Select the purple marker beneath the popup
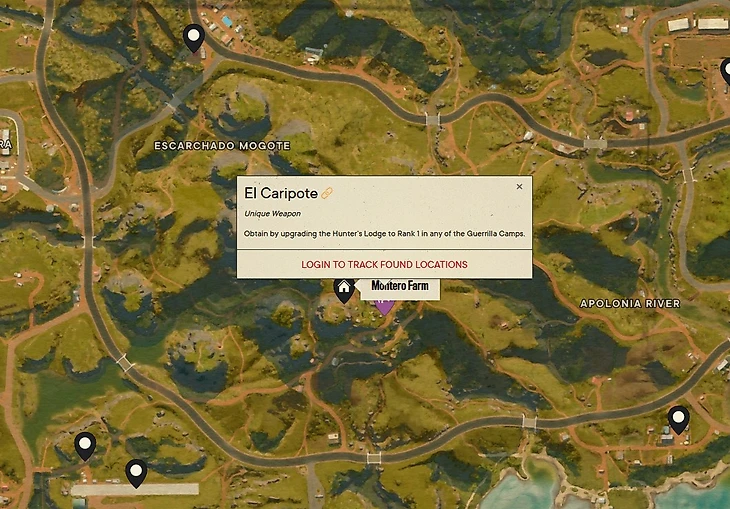Viewport: 730px width, 509px height. click(x=385, y=304)
